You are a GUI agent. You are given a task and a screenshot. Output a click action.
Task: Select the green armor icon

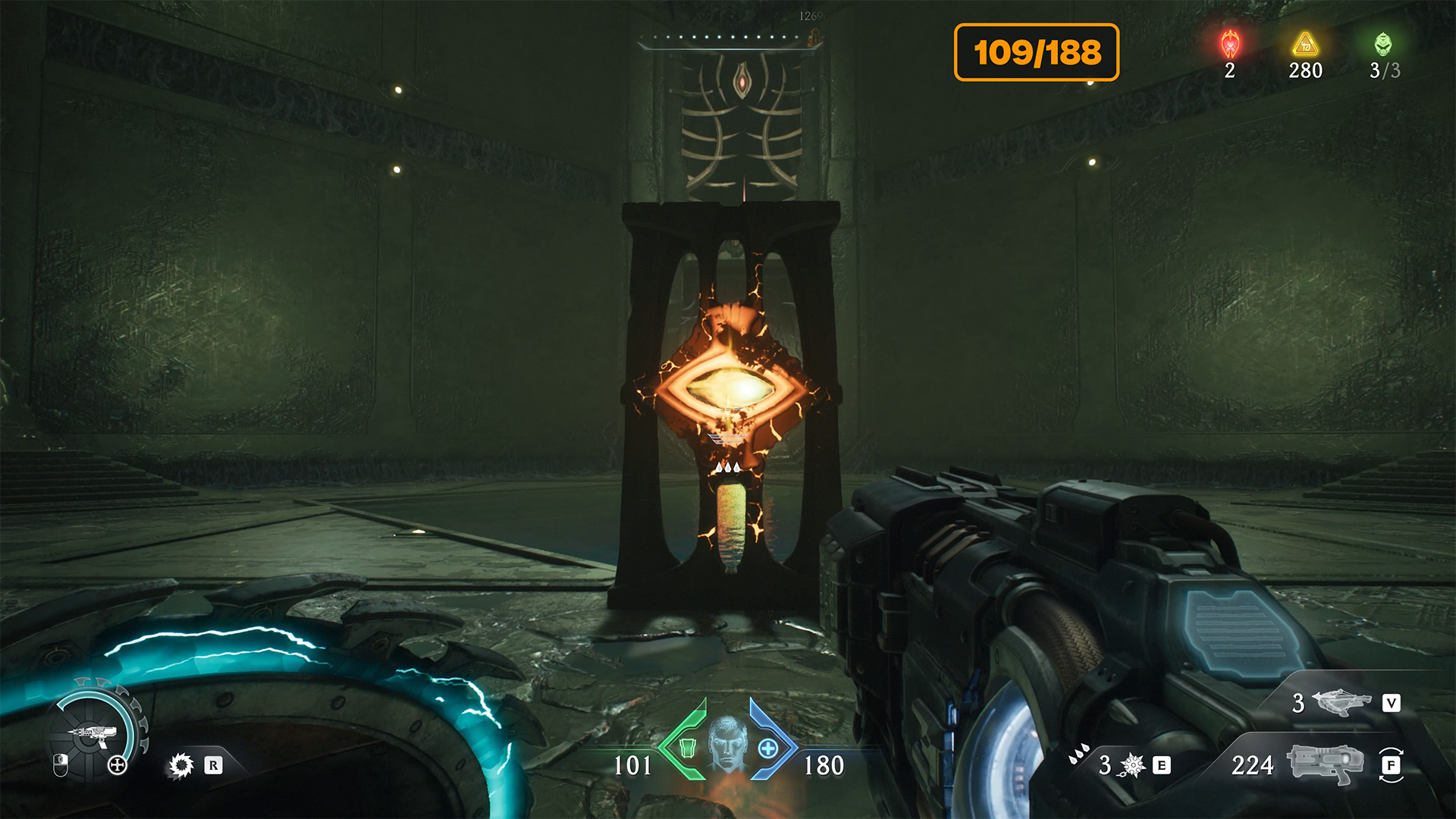(687, 748)
